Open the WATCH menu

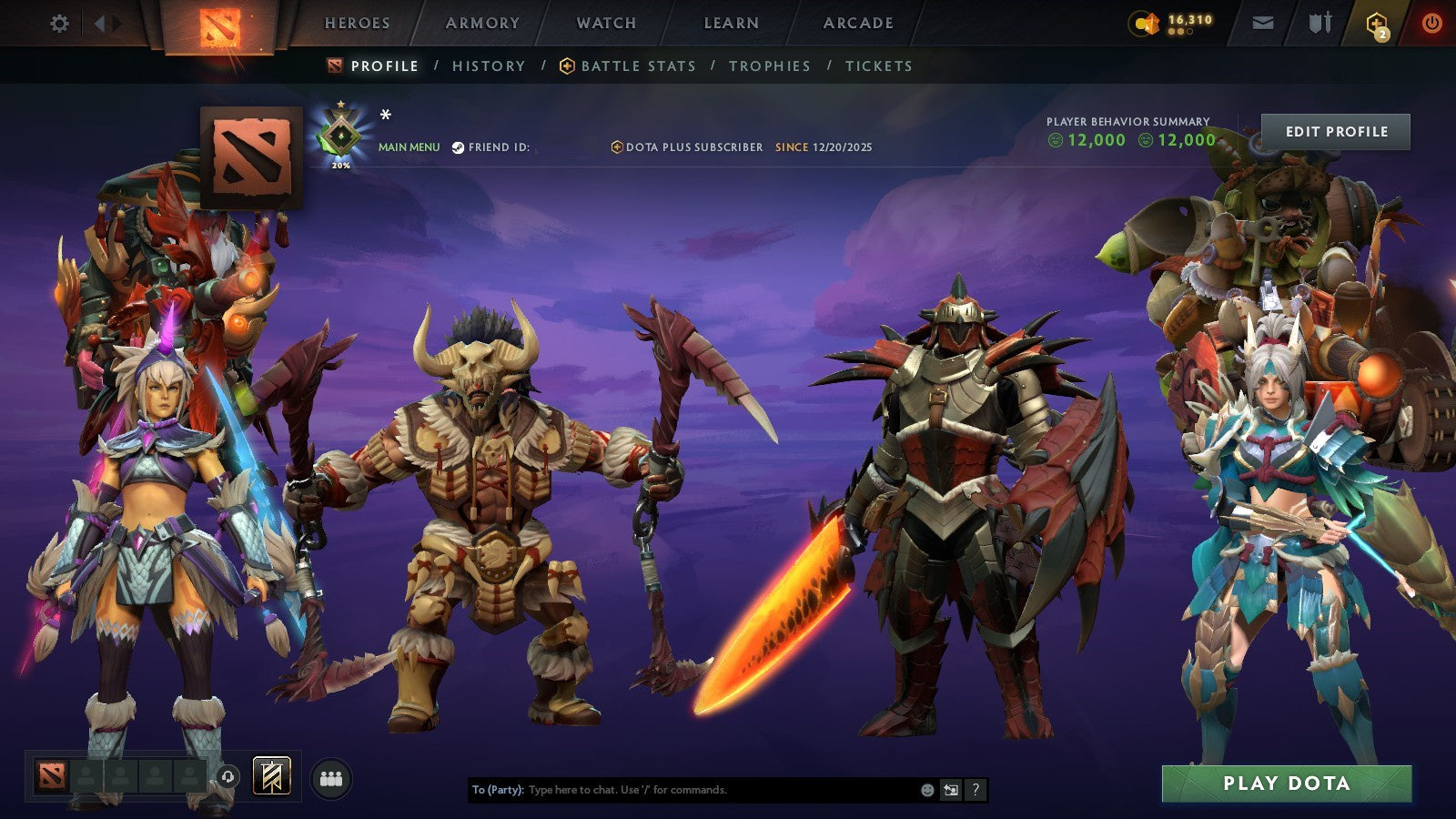tap(606, 24)
